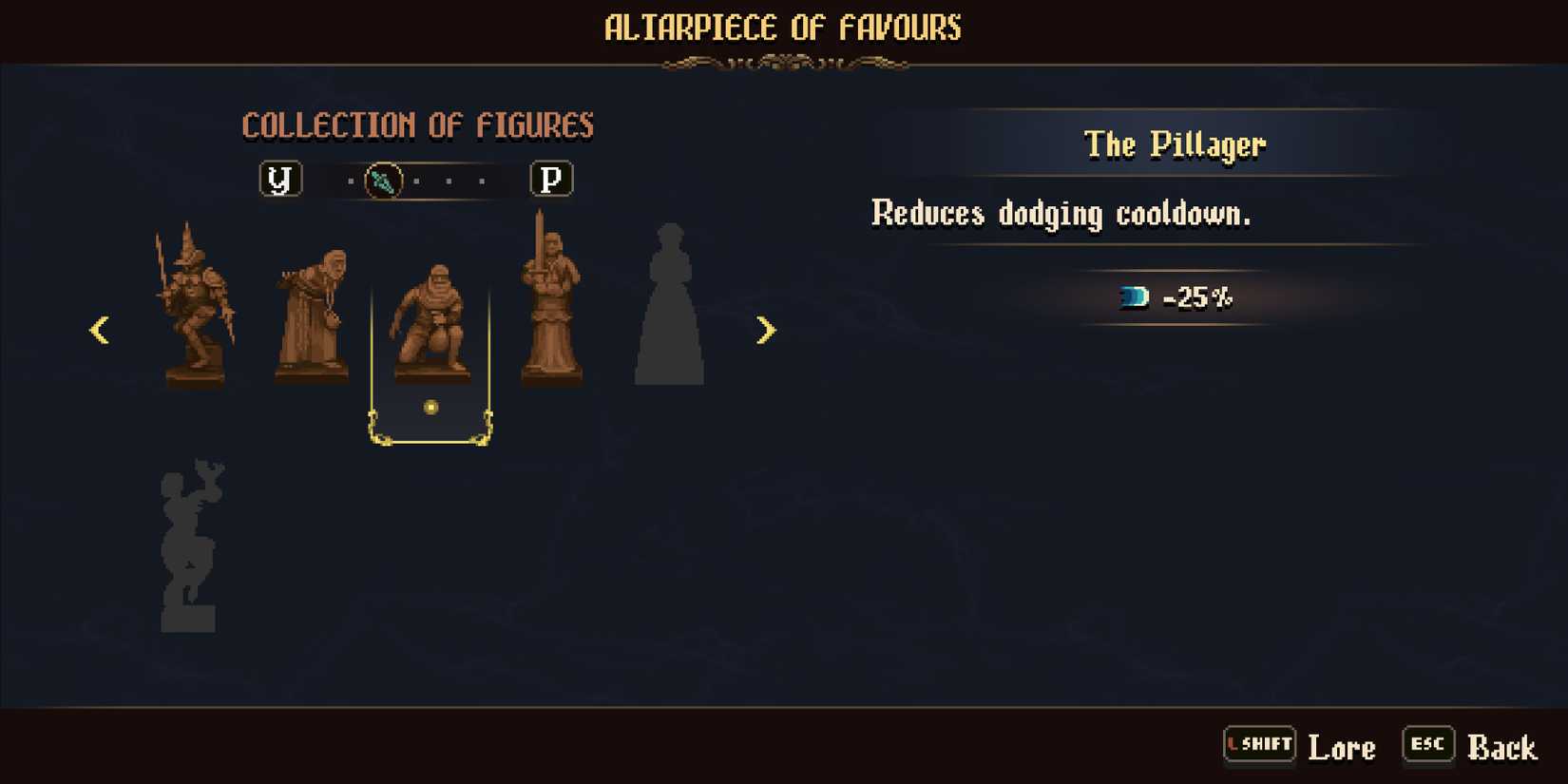Go Back using the ESC button
Viewport: 1568px width, 784px height.
1427,745
